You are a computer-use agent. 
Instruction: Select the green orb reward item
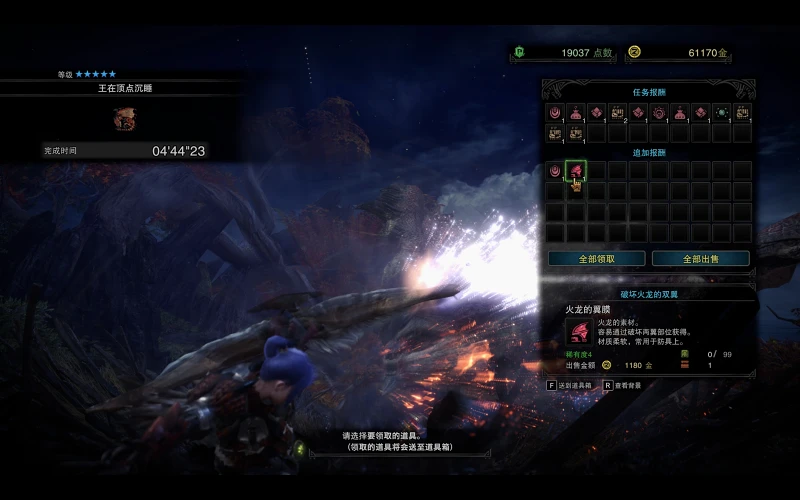(x=721, y=113)
